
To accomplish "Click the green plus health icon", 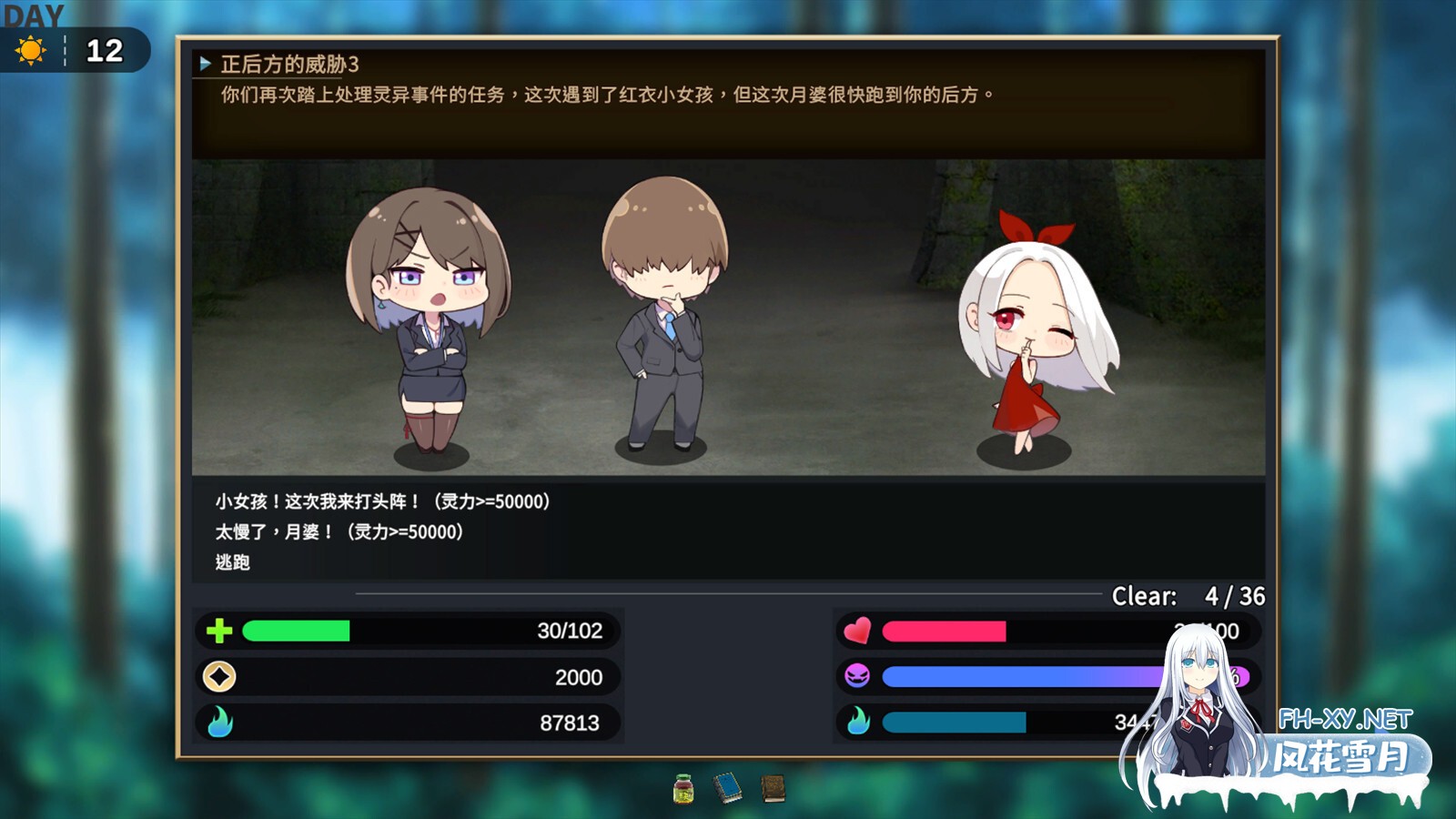I will [217, 630].
